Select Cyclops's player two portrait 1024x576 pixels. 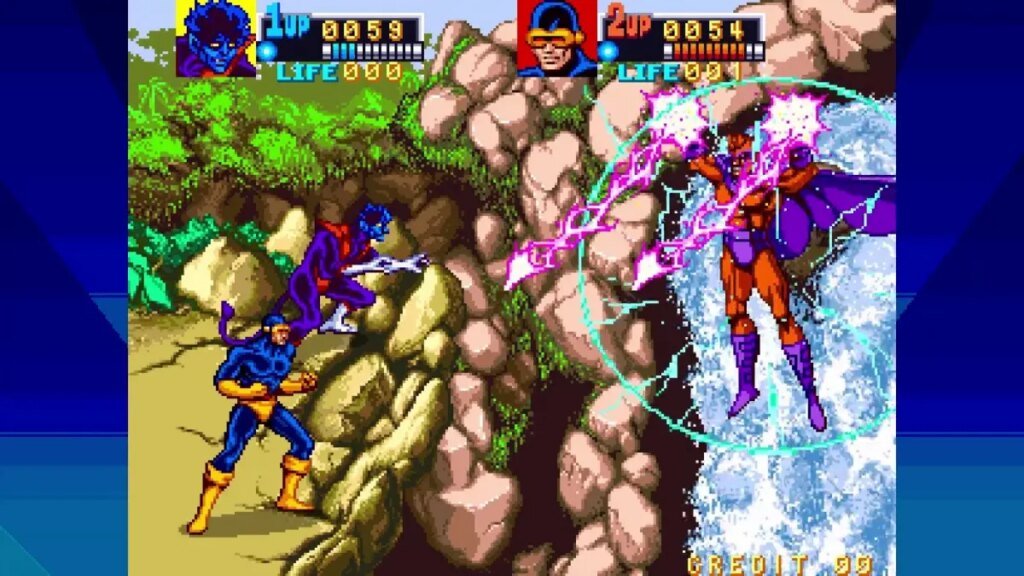556,38
